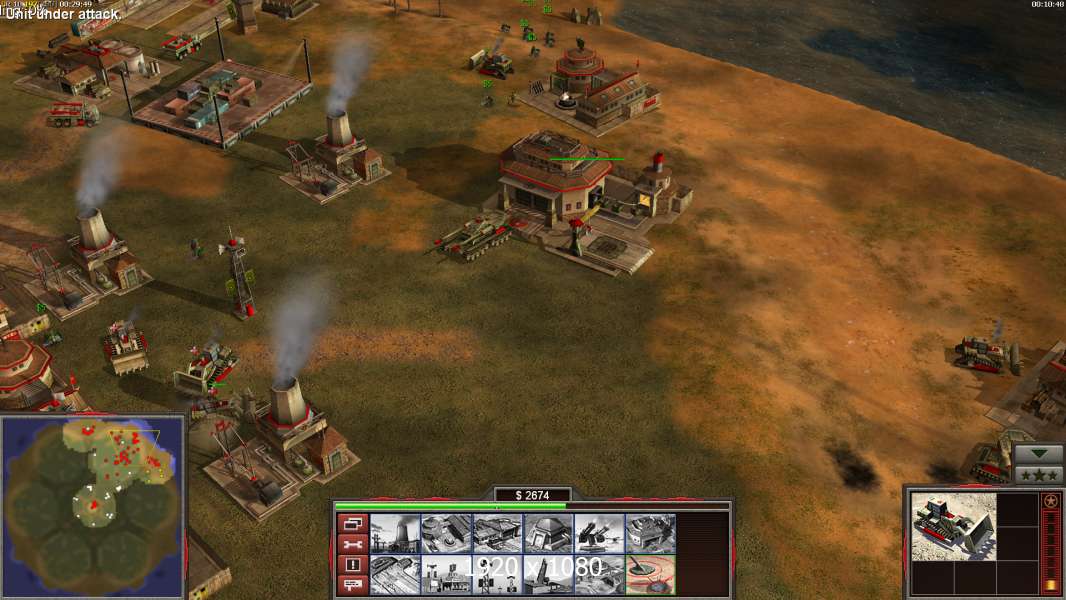Collapse the control bar with down arrow
The image size is (1066, 600).
[1038, 453]
